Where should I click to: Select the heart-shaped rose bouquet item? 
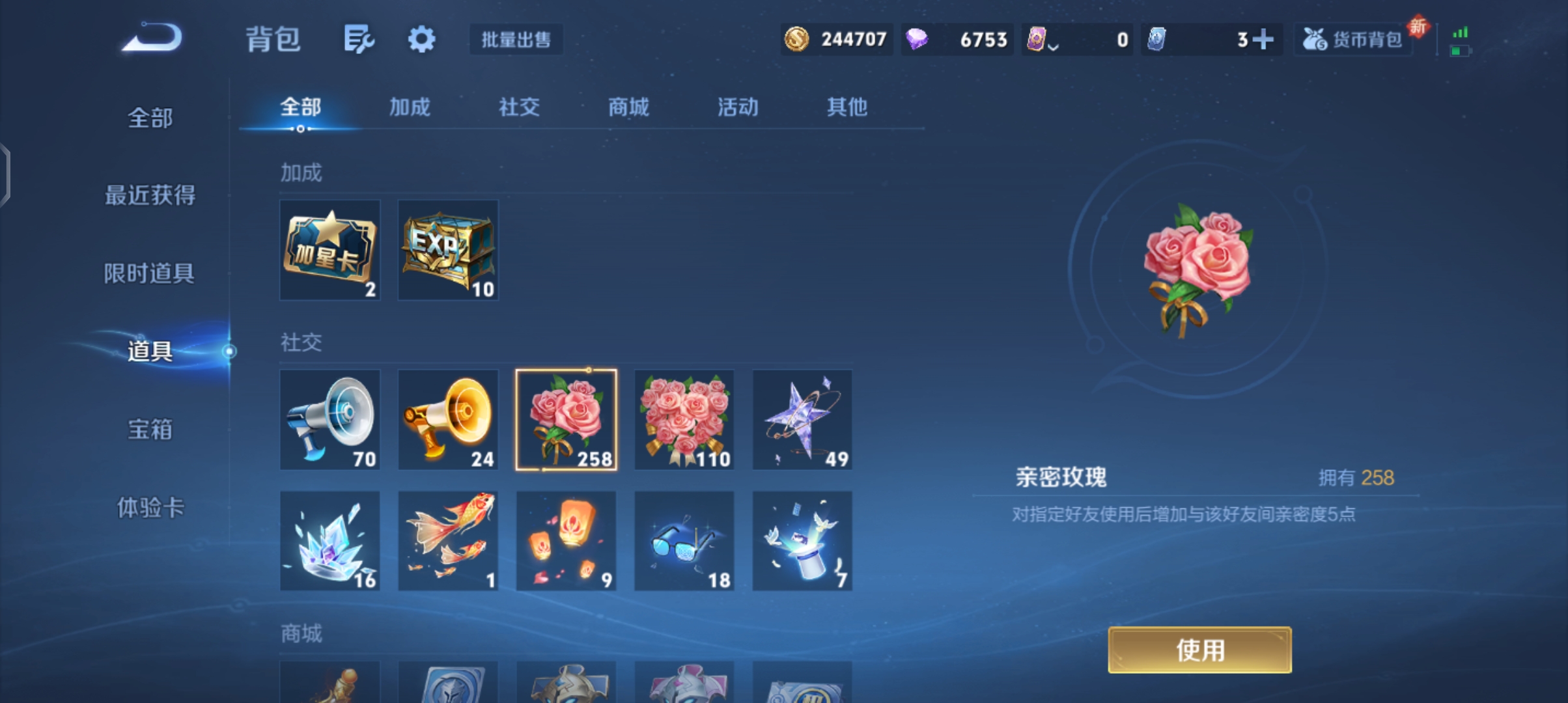684,420
